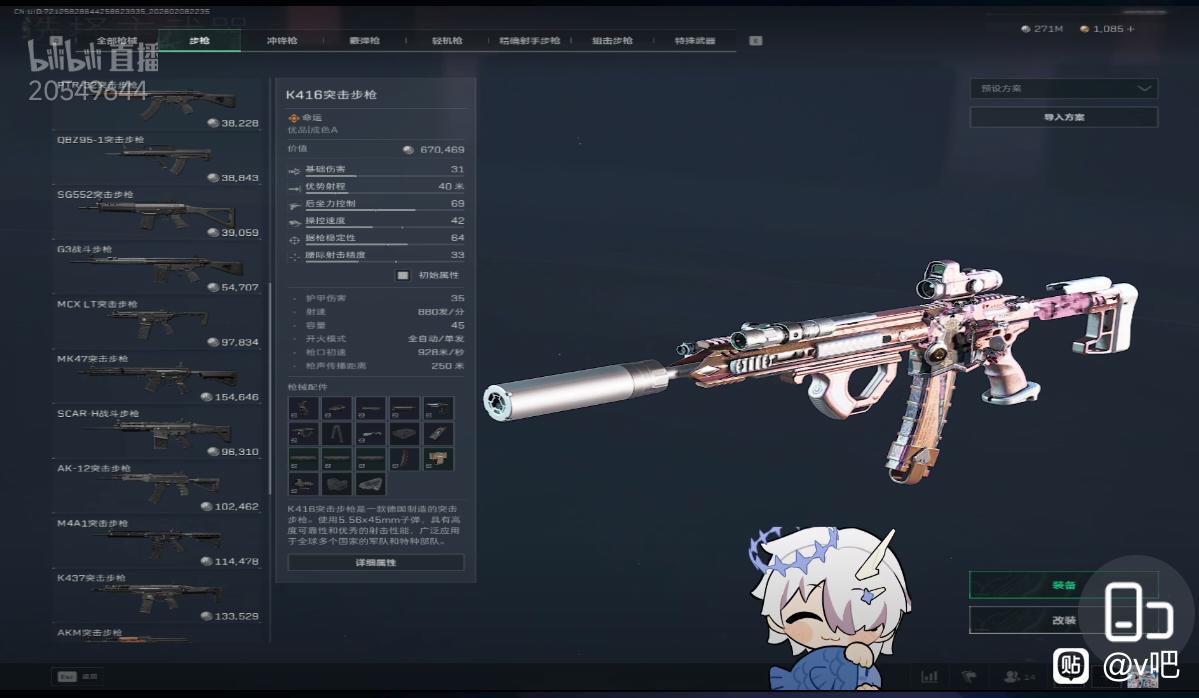Pick the AK-12突击步枪 row

158,488
